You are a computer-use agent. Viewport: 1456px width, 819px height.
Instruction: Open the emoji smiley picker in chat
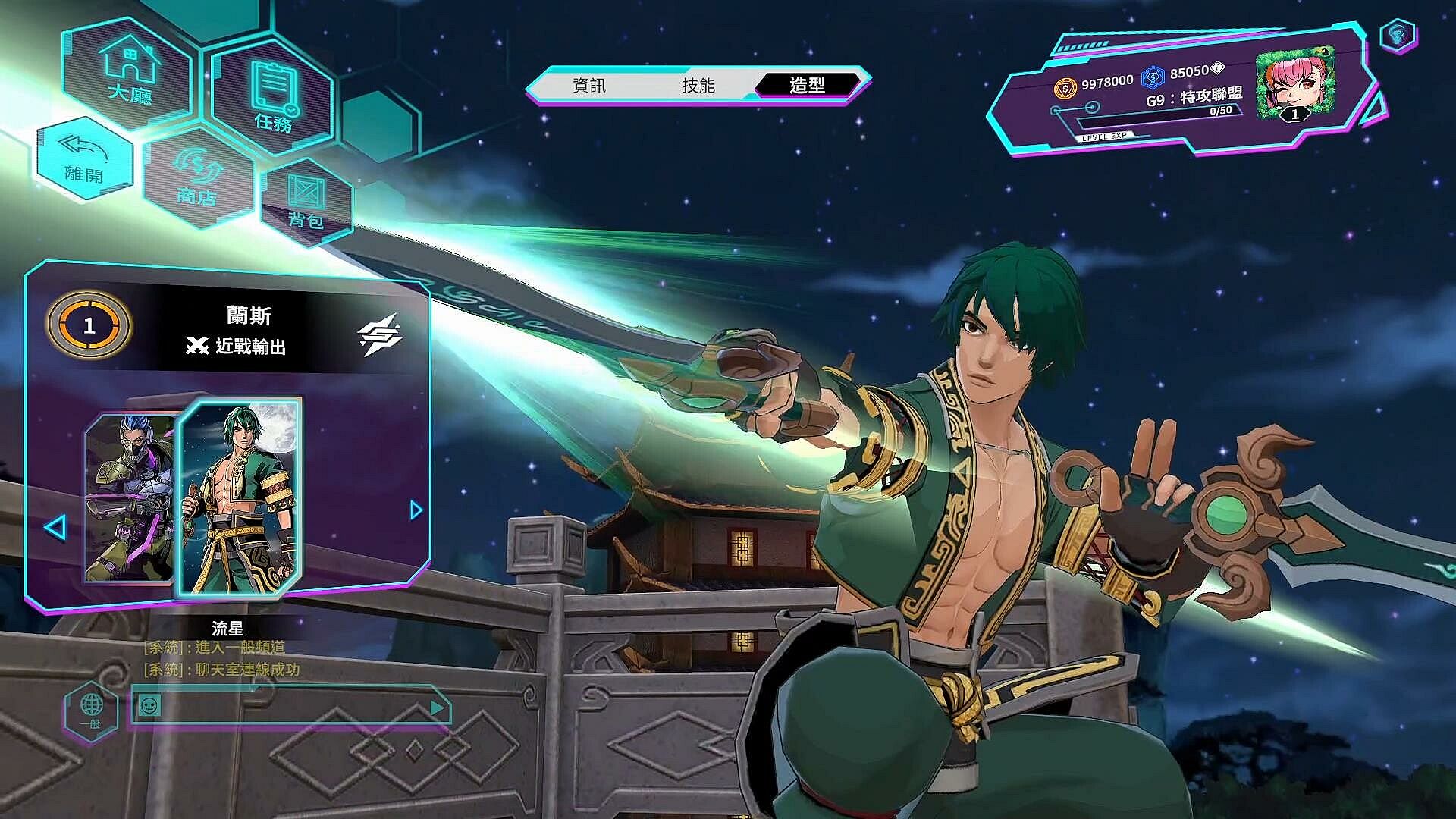149,707
